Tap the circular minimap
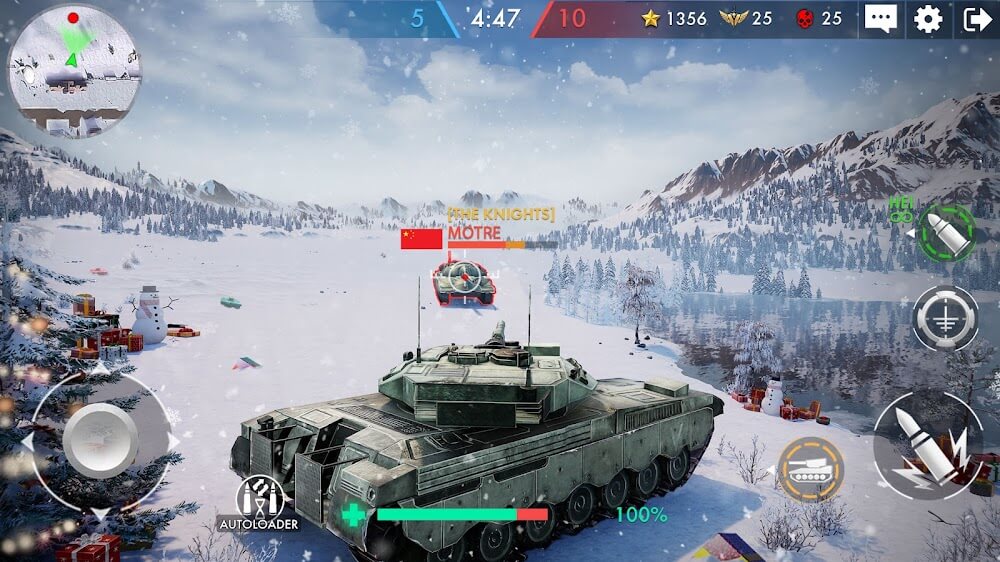1000x562 pixels. pos(73,69)
